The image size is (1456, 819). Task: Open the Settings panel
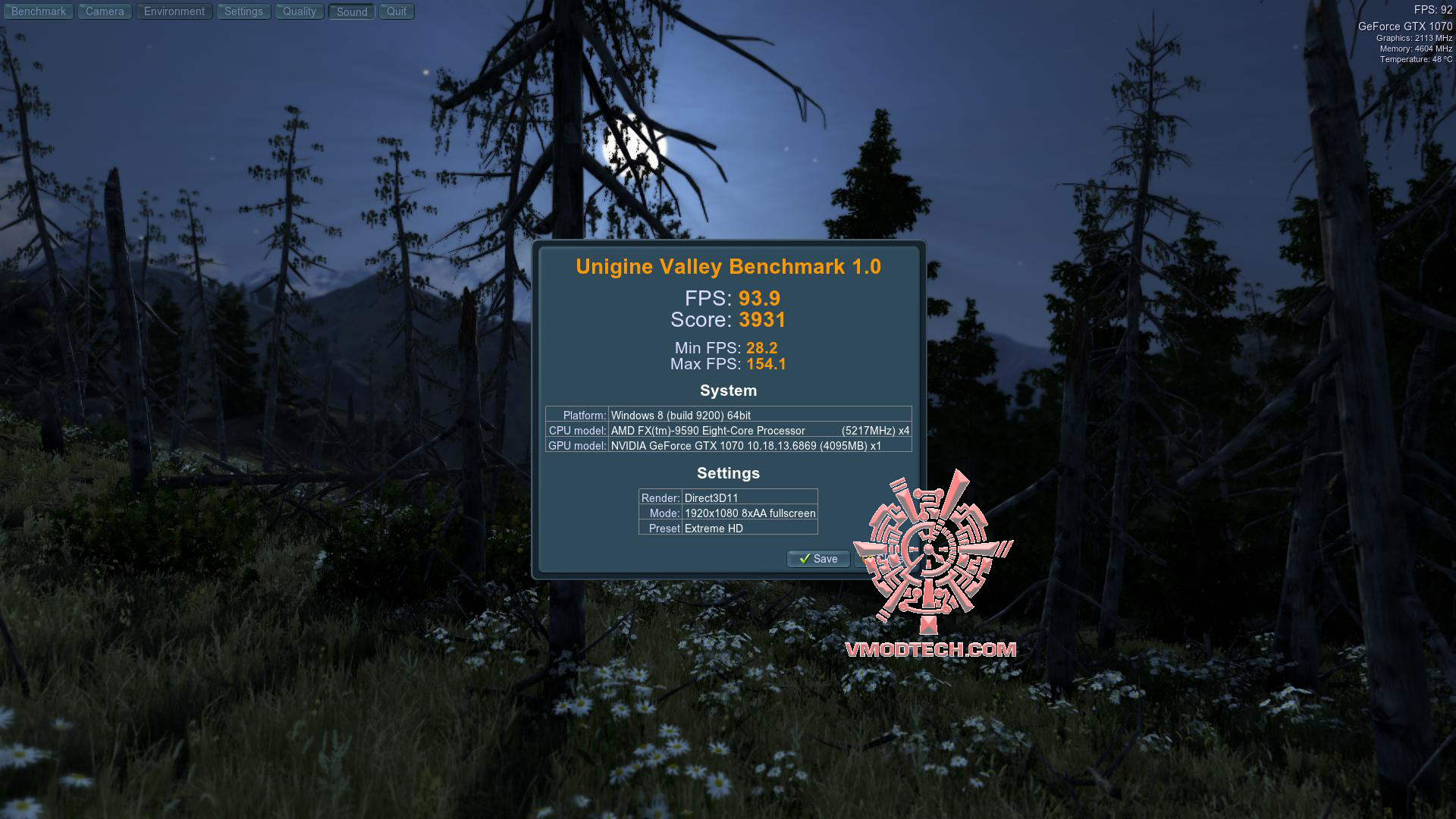click(243, 11)
